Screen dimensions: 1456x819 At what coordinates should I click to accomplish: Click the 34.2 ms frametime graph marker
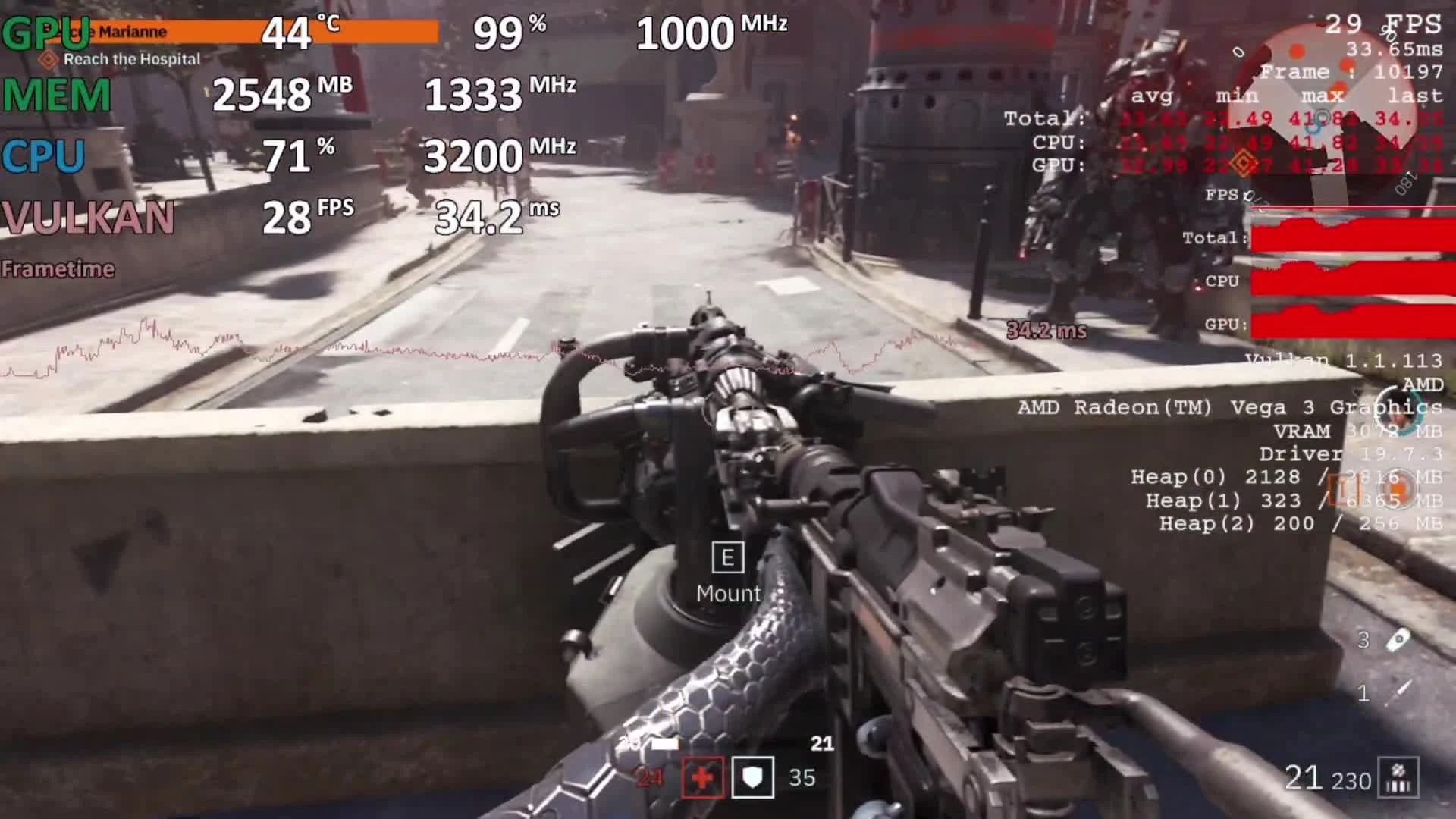[x=1045, y=331]
